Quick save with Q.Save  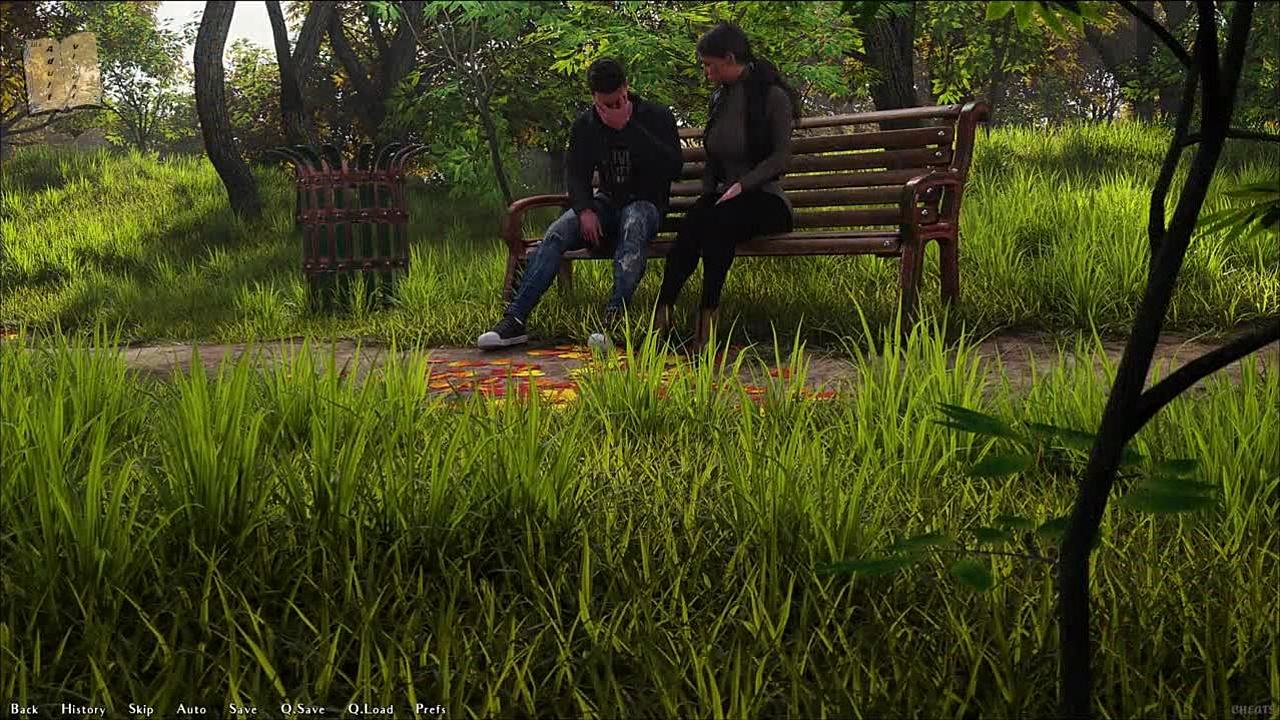(303, 709)
